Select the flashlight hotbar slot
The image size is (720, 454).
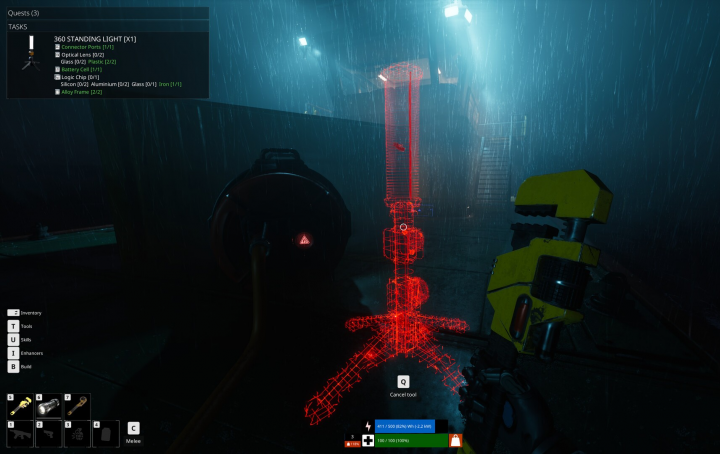point(48,405)
